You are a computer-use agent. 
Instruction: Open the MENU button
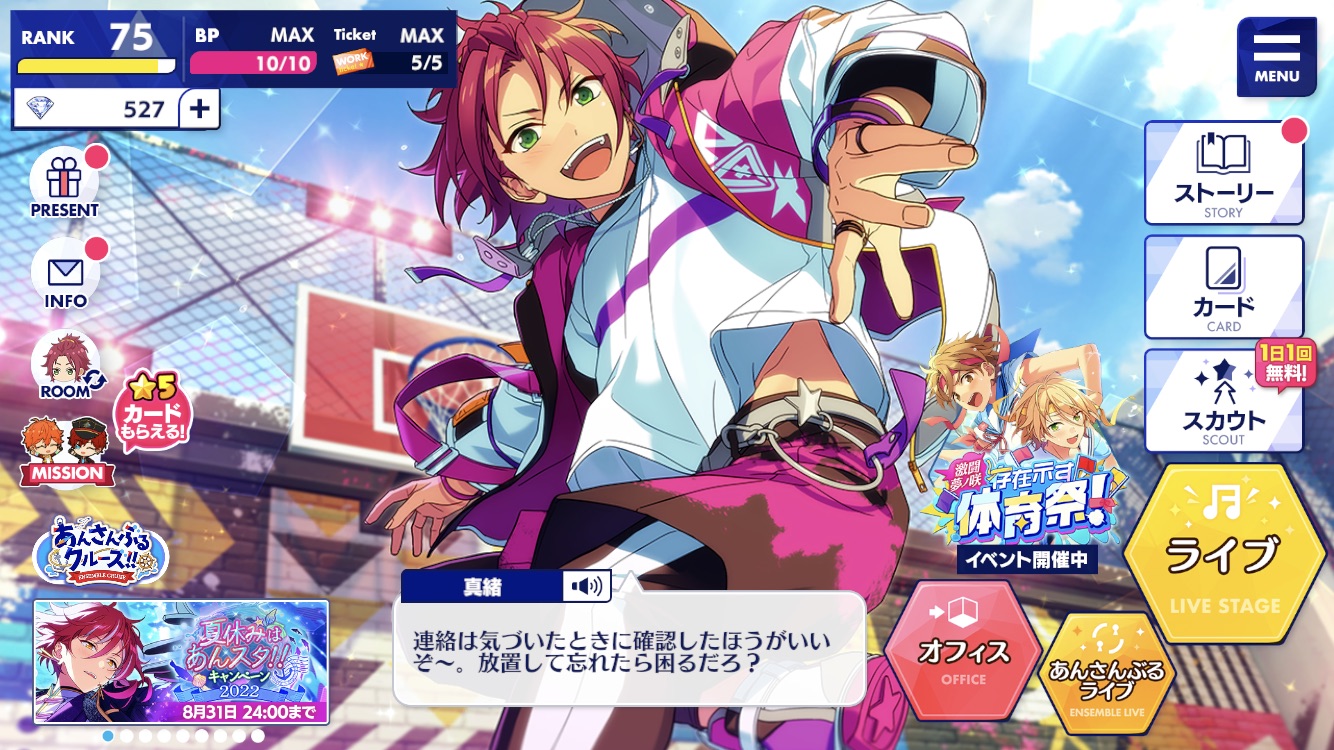tap(1276, 57)
